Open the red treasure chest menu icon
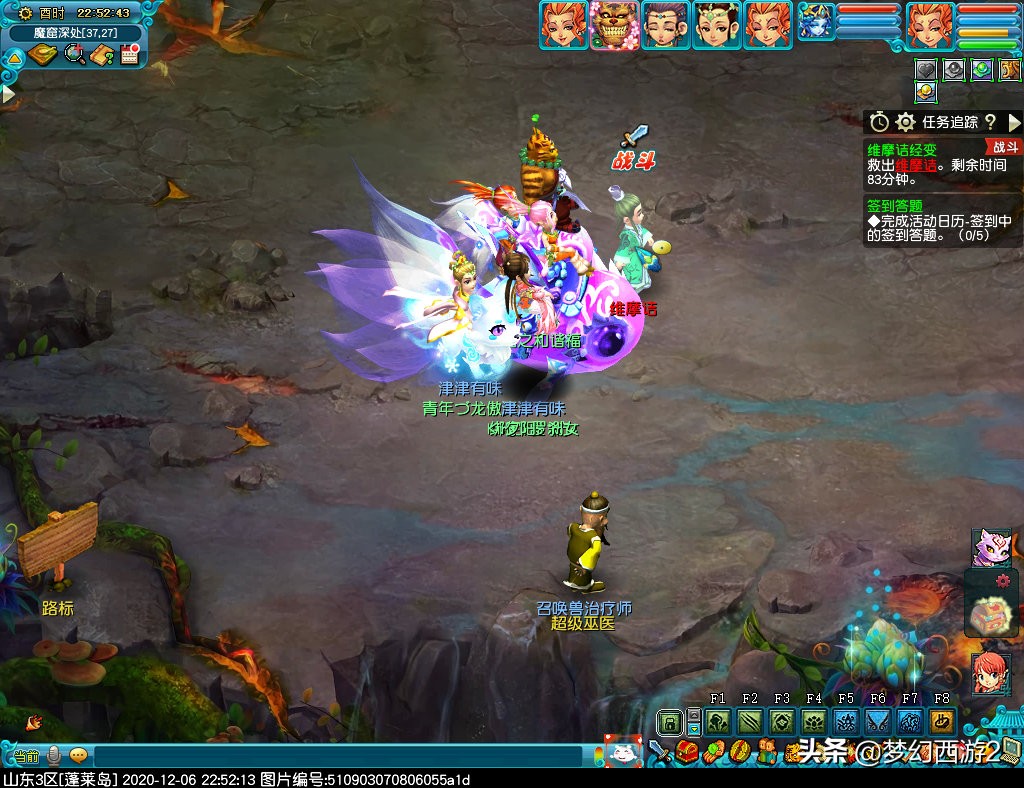 tap(686, 751)
